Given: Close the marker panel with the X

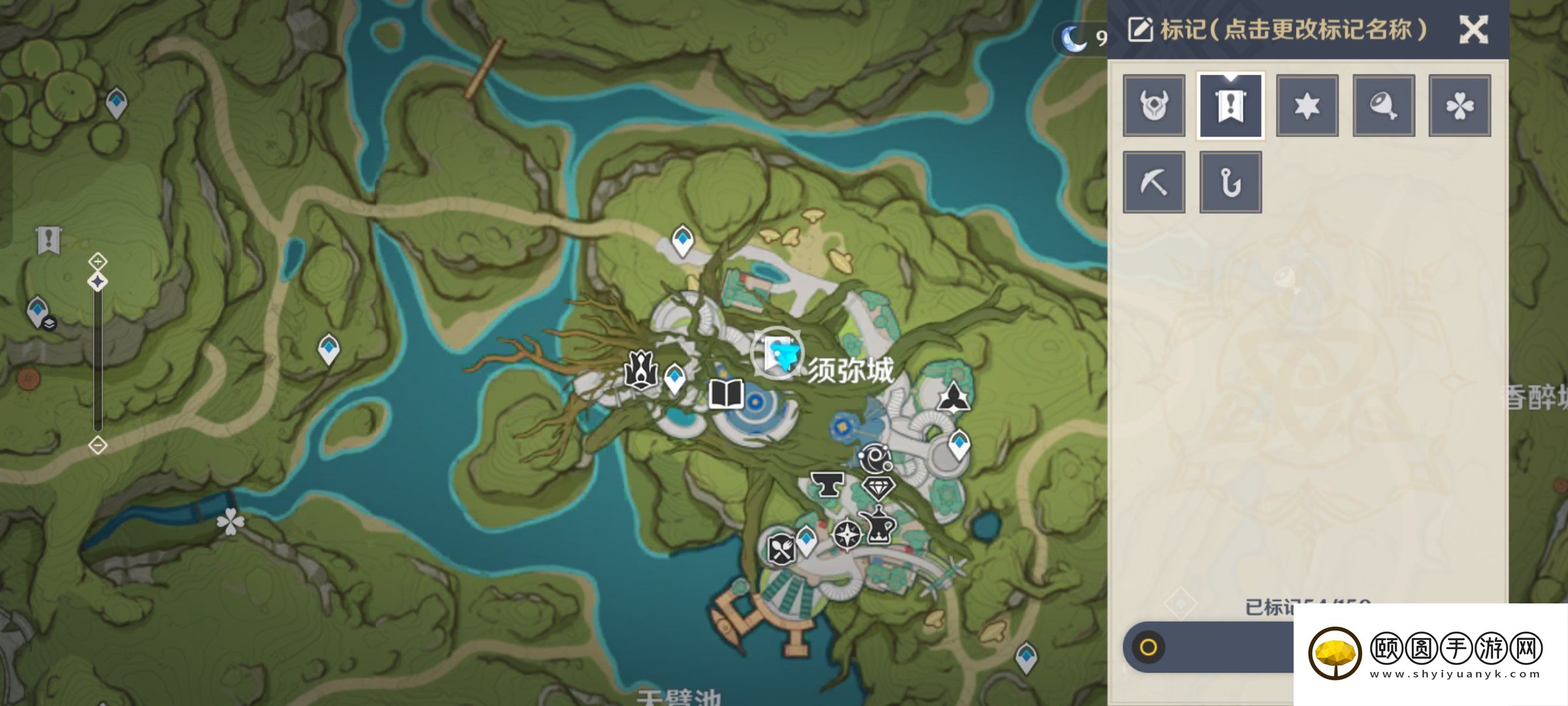Looking at the screenshot, I should (x=1473, y=29).
